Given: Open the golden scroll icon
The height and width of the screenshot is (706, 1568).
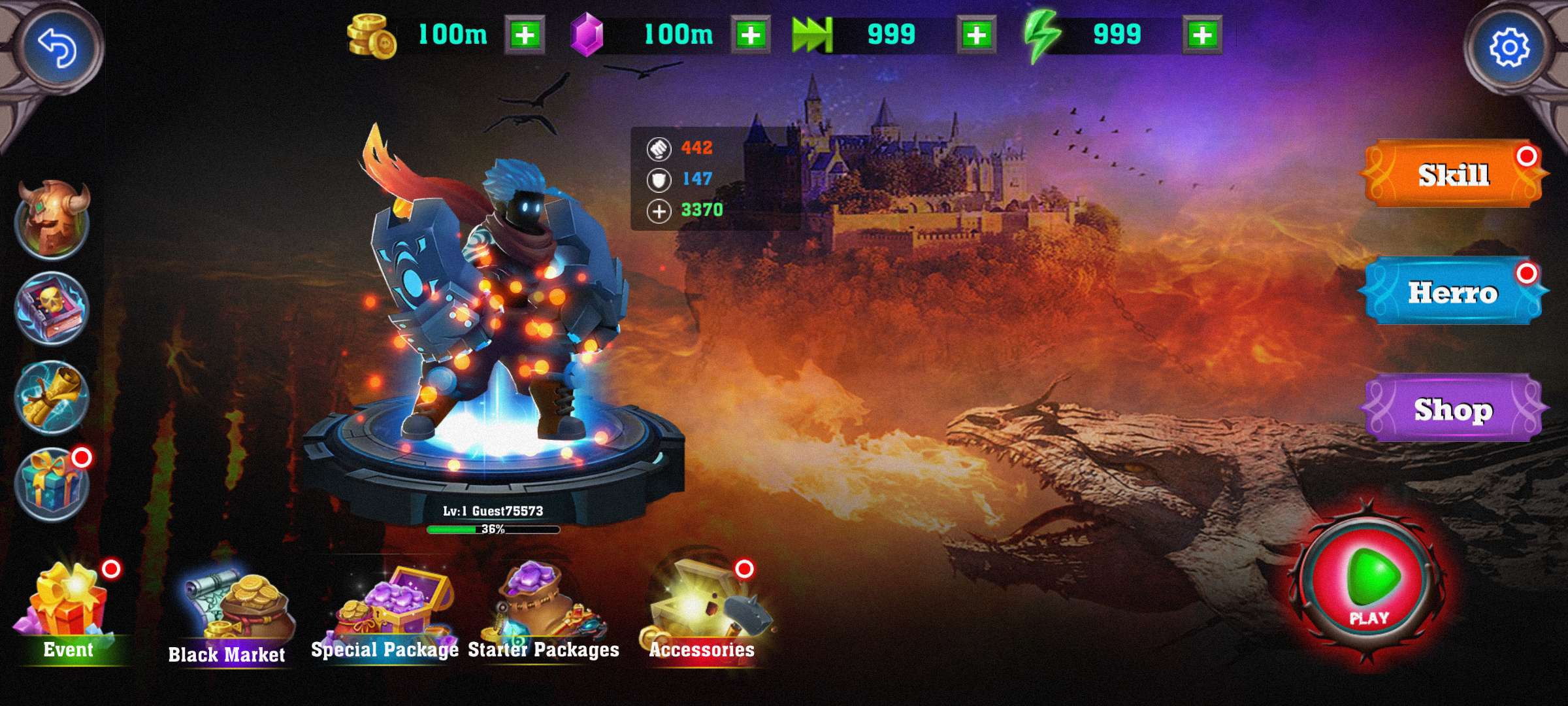Looking at the screenshot, I should [x=52, y=396].
